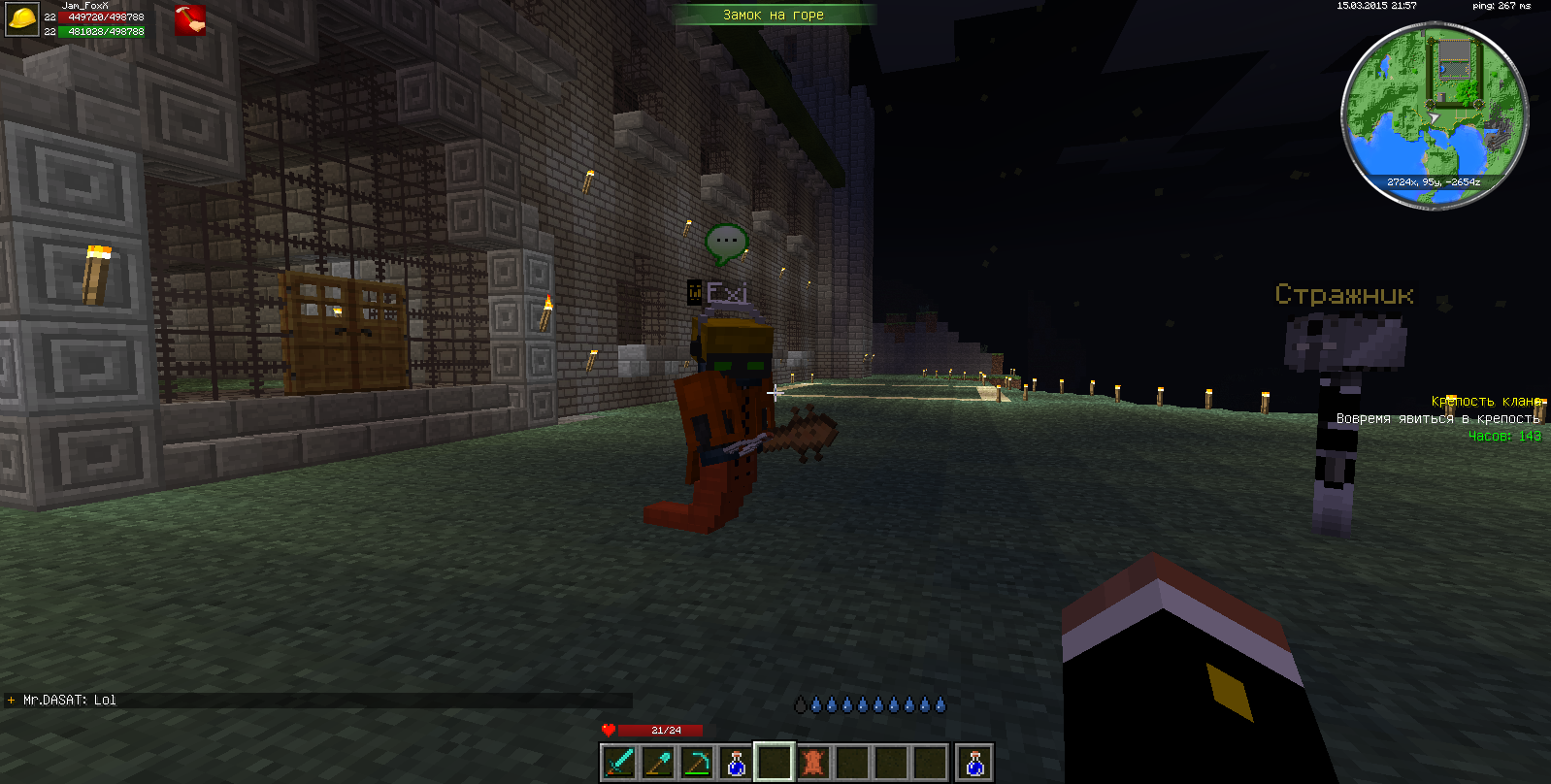1551x784 pixels.
Task: Open the 'Крепость клана' quest tracker entry
Action: tap(1485, 401)
